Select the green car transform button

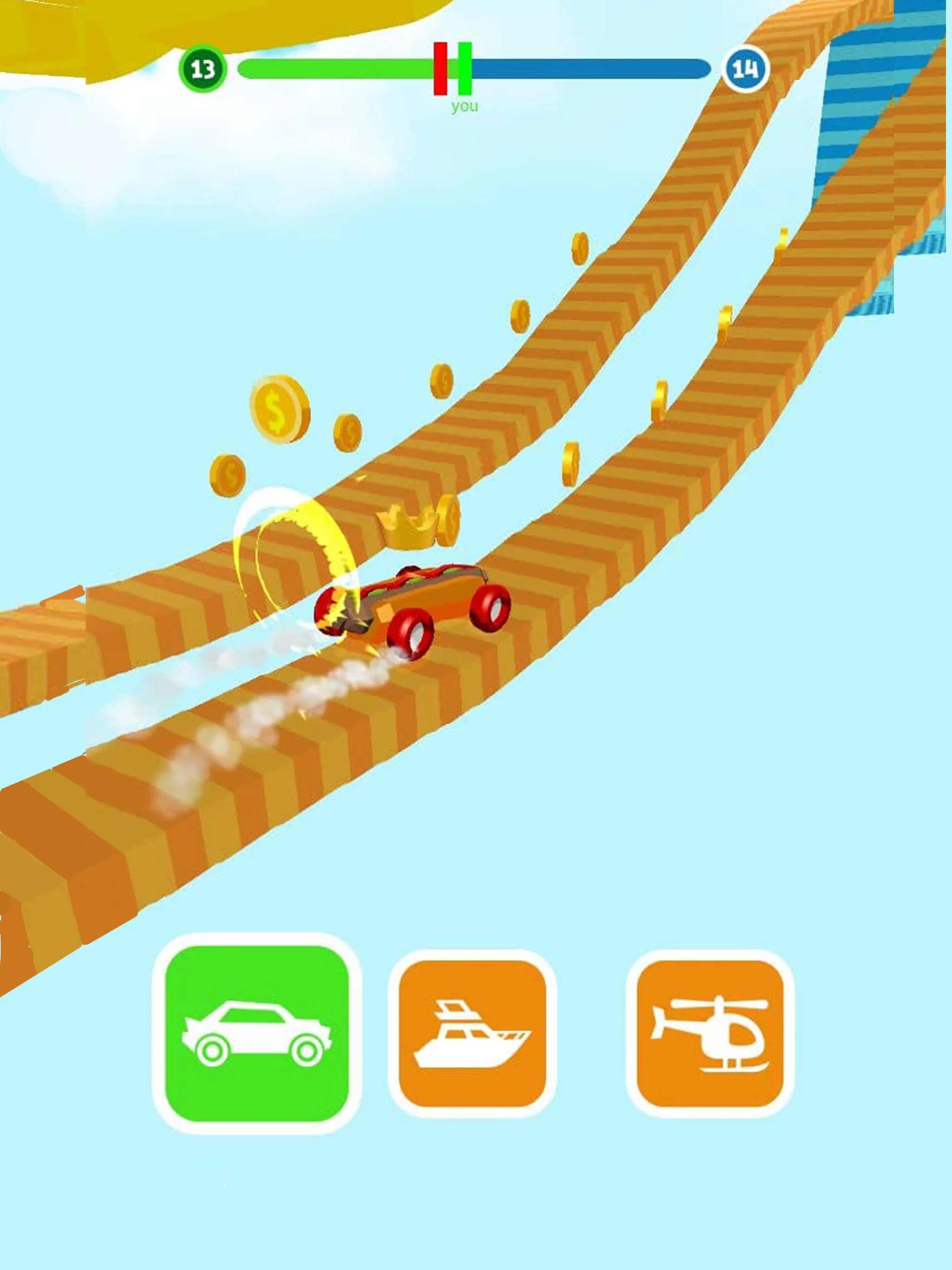[x=257, y=1033]
